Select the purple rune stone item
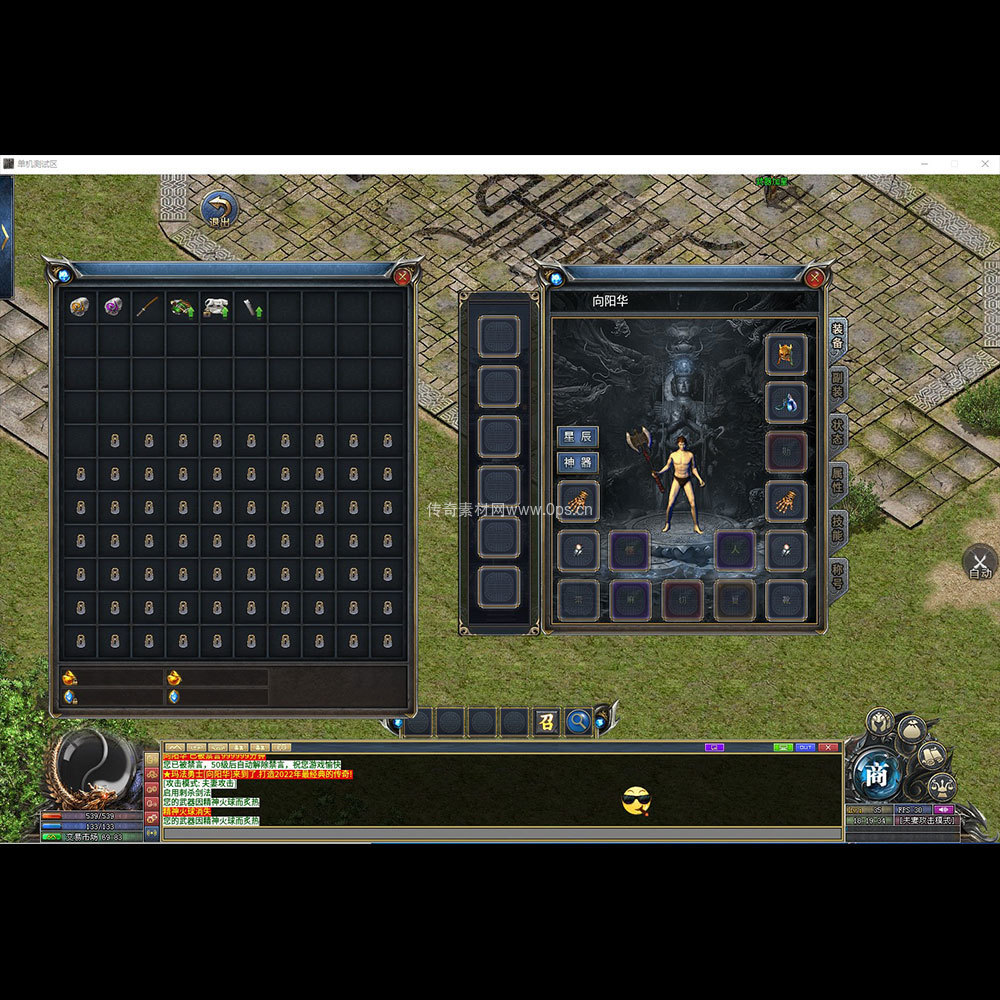 point(114,307)
